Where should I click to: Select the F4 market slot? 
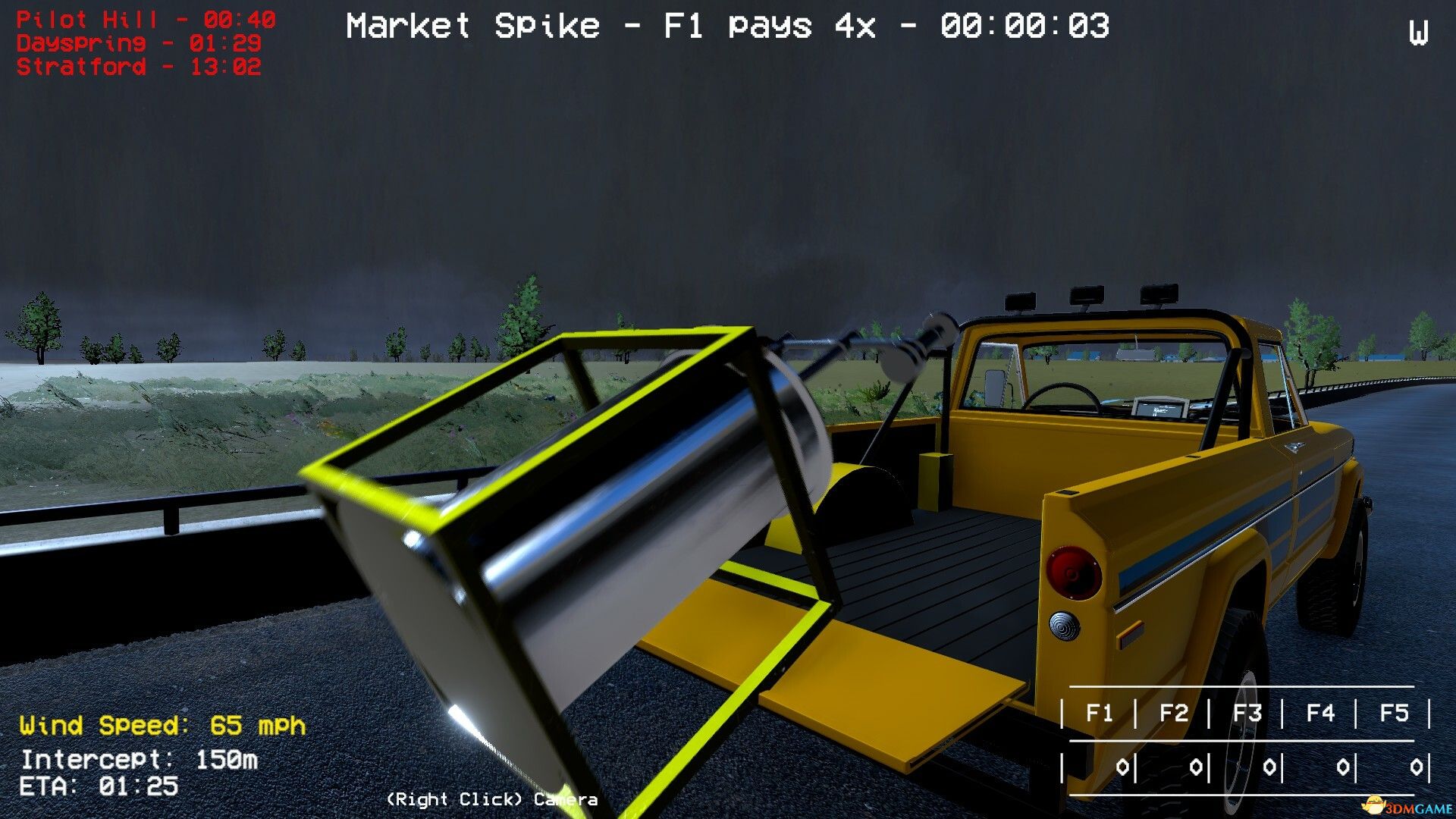tap(1319, 711)
